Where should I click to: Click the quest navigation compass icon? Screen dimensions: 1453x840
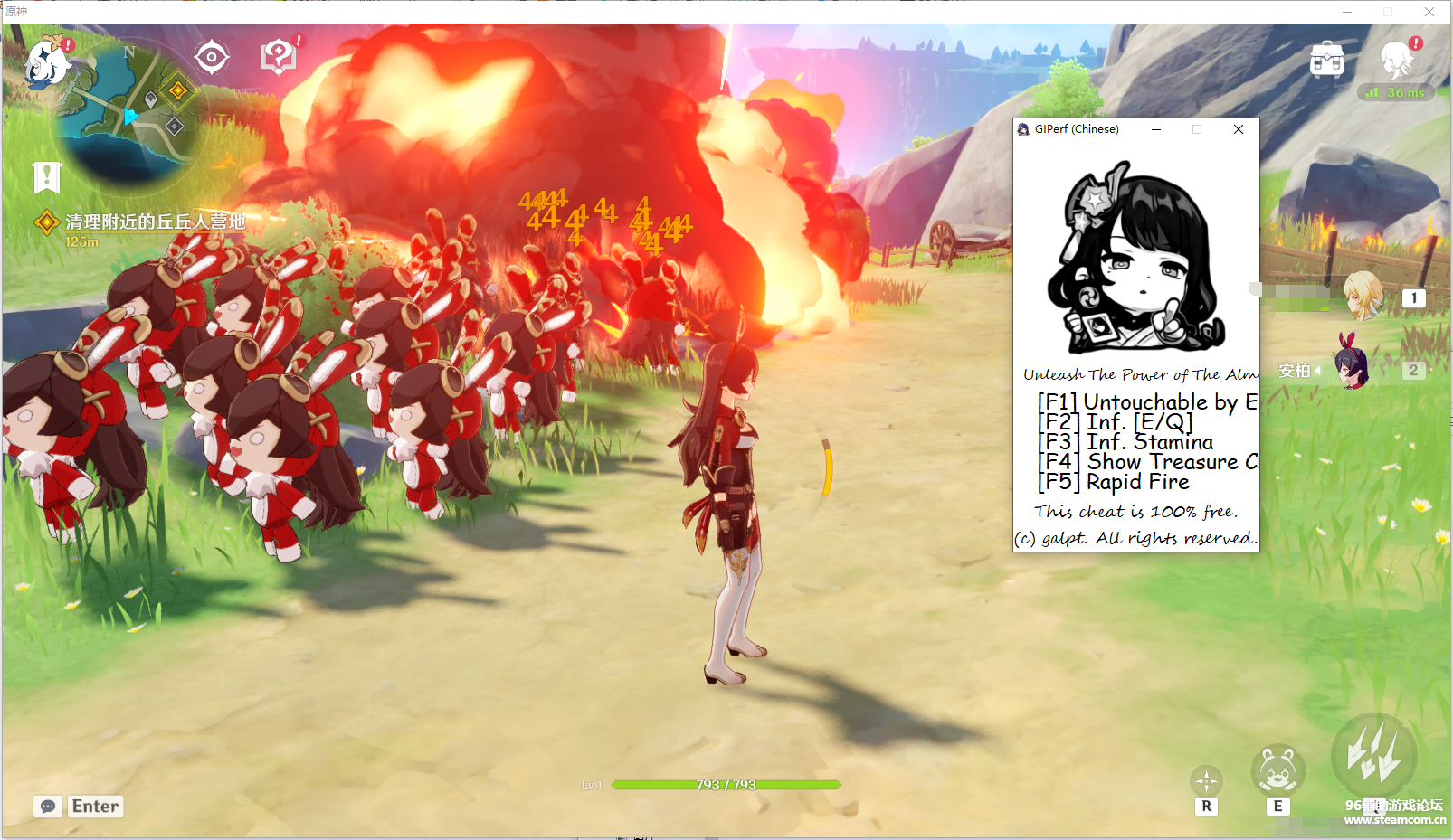pyautogui.click(x=212, y=55)
